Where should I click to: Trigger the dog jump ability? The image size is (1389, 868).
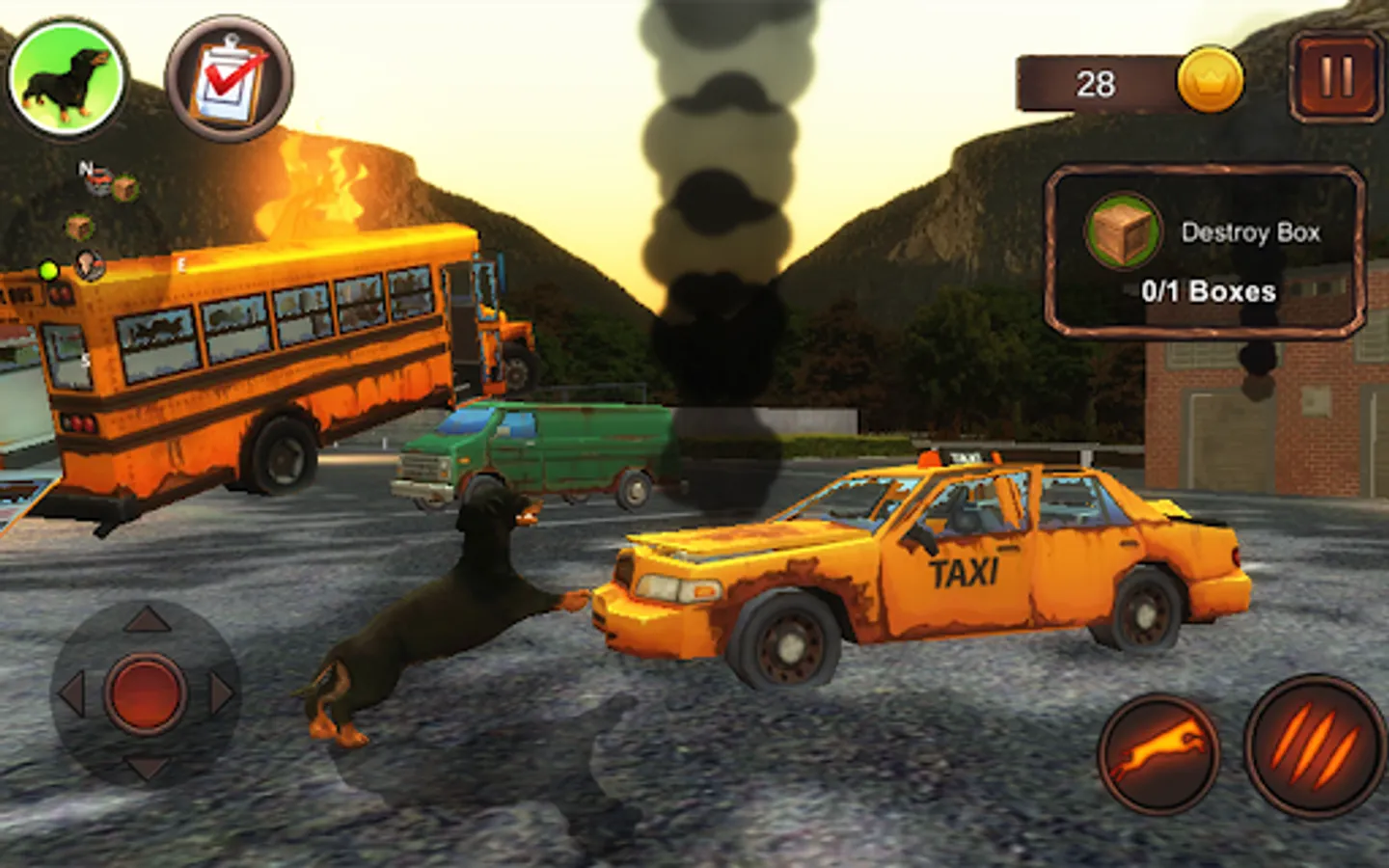coord(1158,753)
